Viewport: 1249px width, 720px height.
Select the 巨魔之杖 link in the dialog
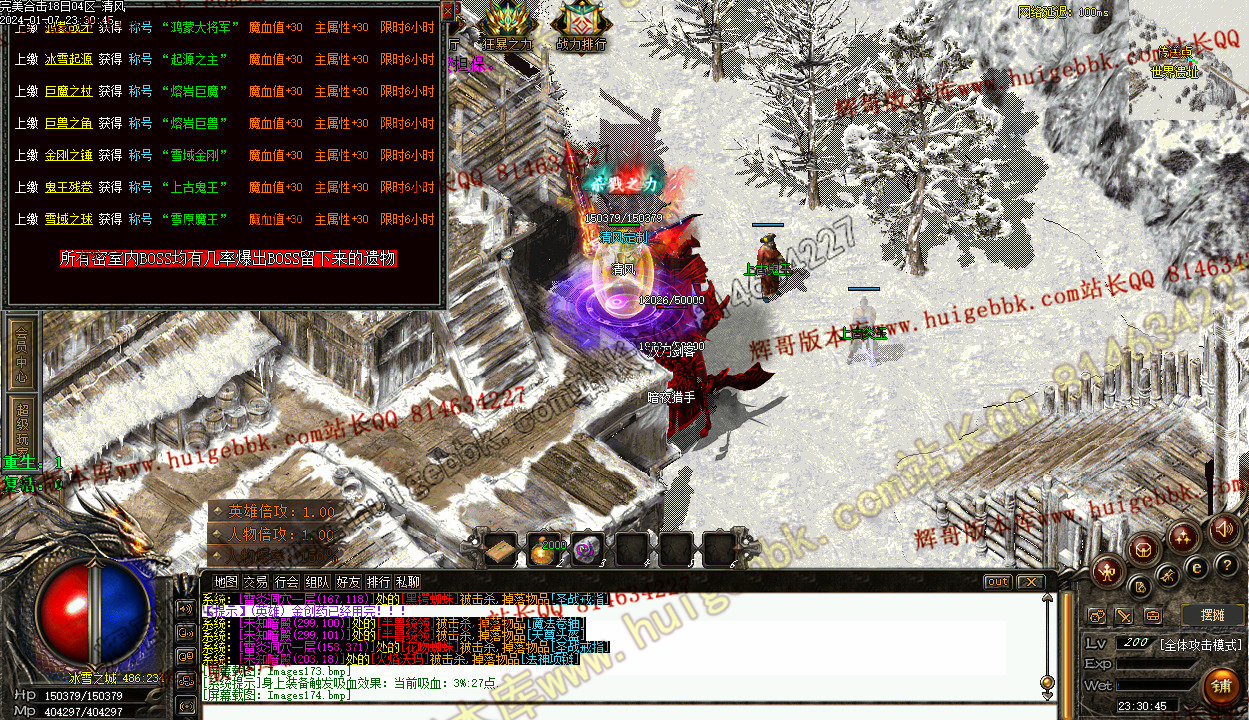(x=69, y=91)
